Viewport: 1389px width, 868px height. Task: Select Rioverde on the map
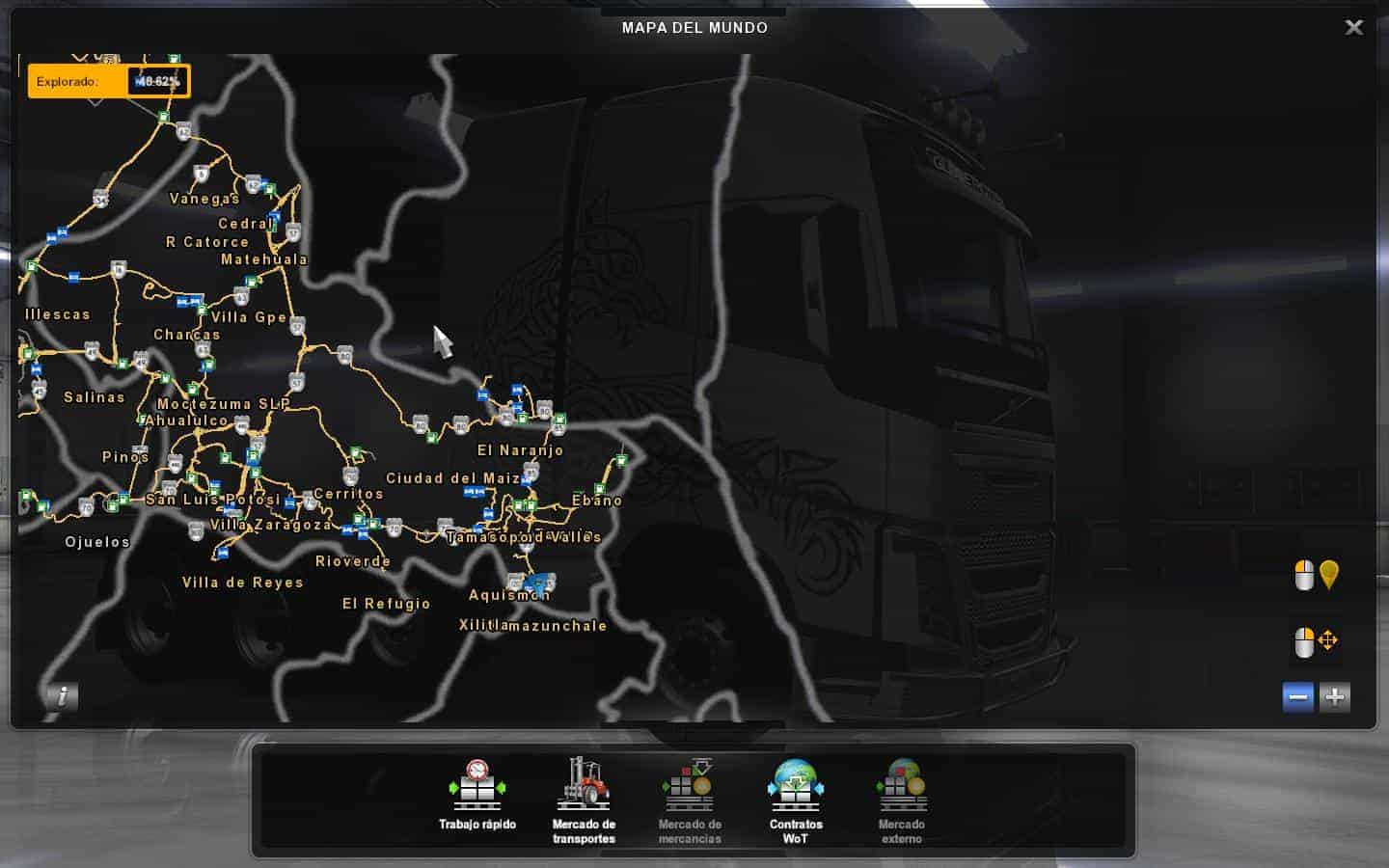[353, 561]
